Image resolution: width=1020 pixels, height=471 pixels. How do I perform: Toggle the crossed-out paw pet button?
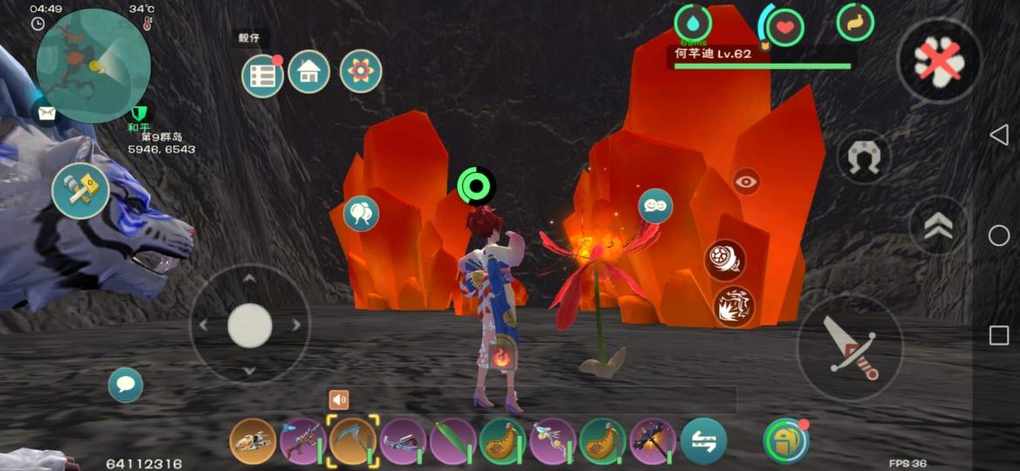pos(940,62)
